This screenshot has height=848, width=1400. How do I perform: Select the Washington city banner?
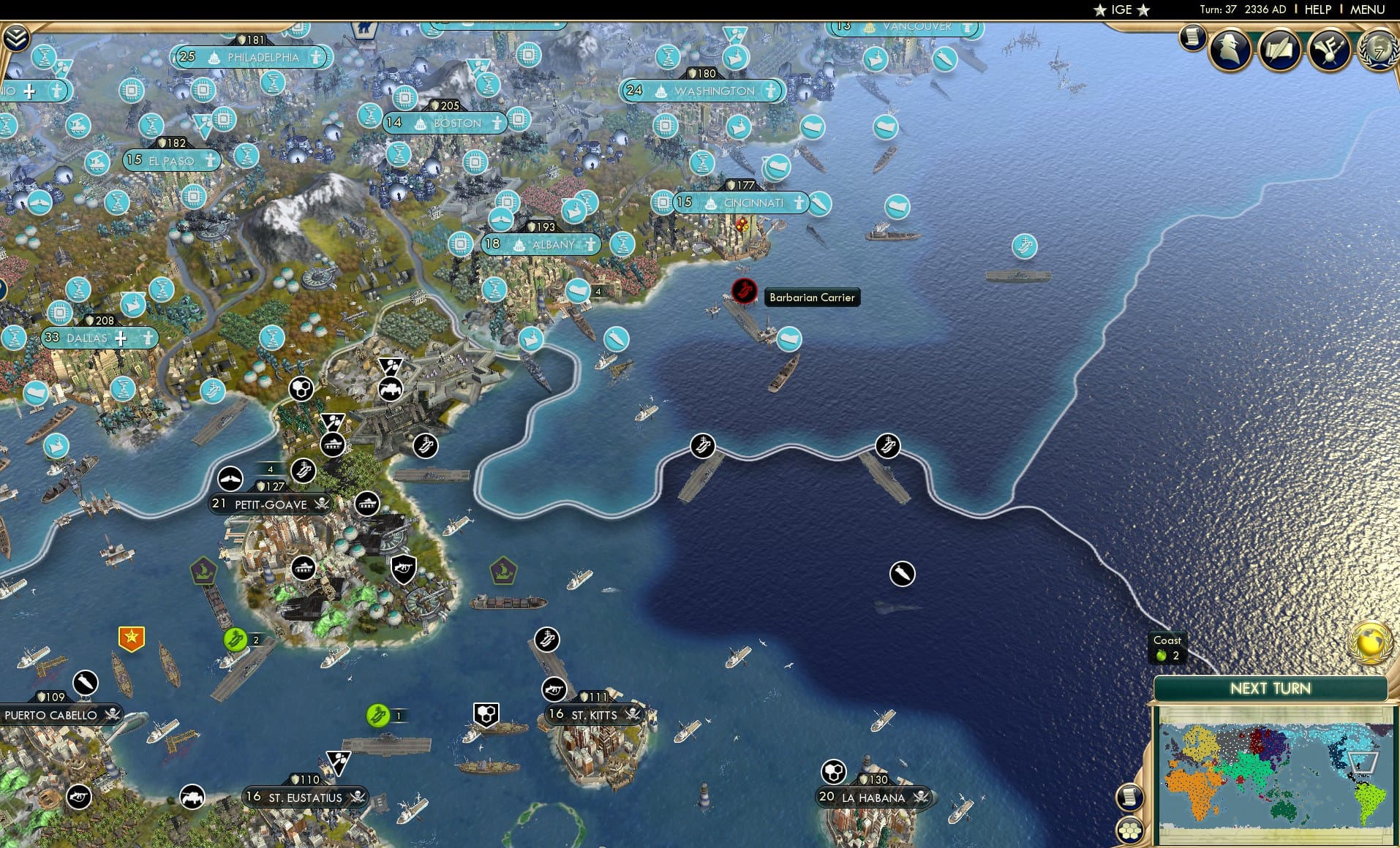(x=703, y=91)
